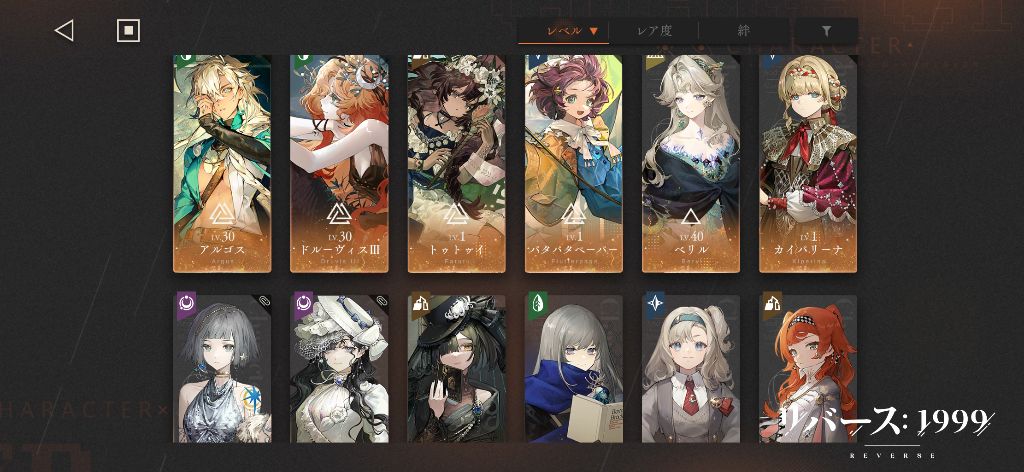Pick the バタバタペーパー character card
Viewport: 1024px width, 472px height.
[x=574, y=163]
